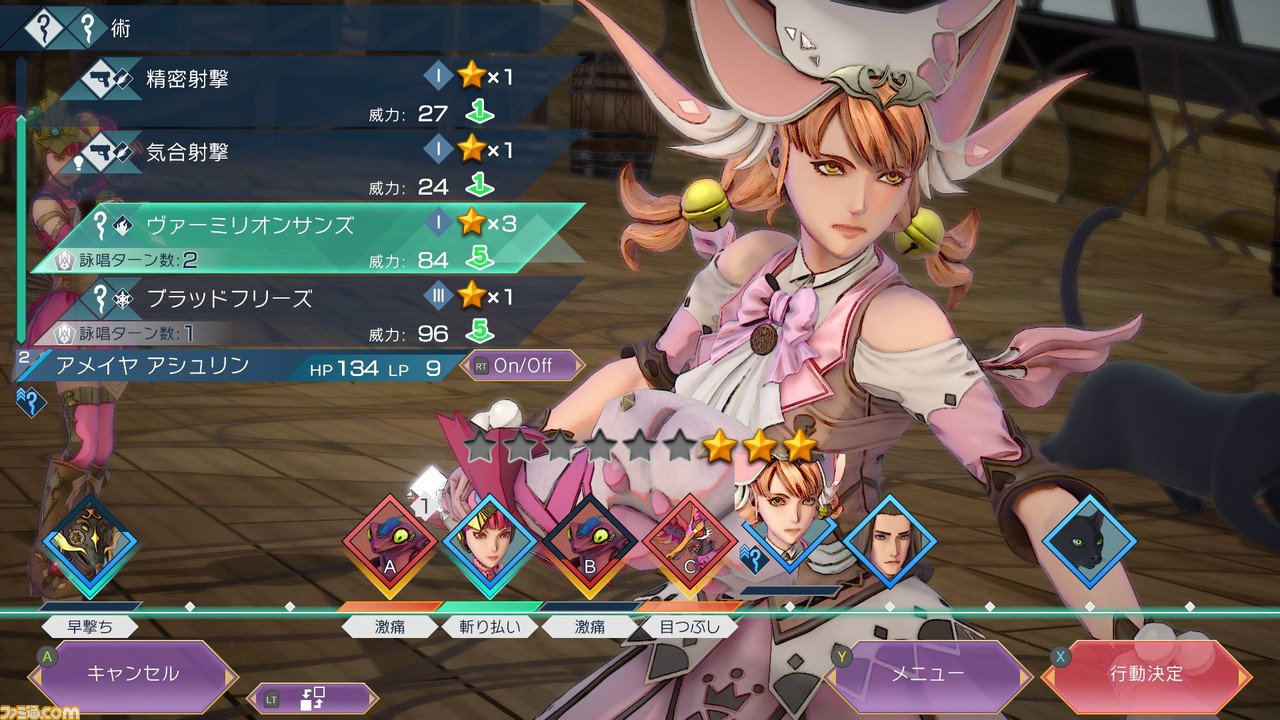
Task: Click the キャンセル cancel button
Action: pos(134,674)
